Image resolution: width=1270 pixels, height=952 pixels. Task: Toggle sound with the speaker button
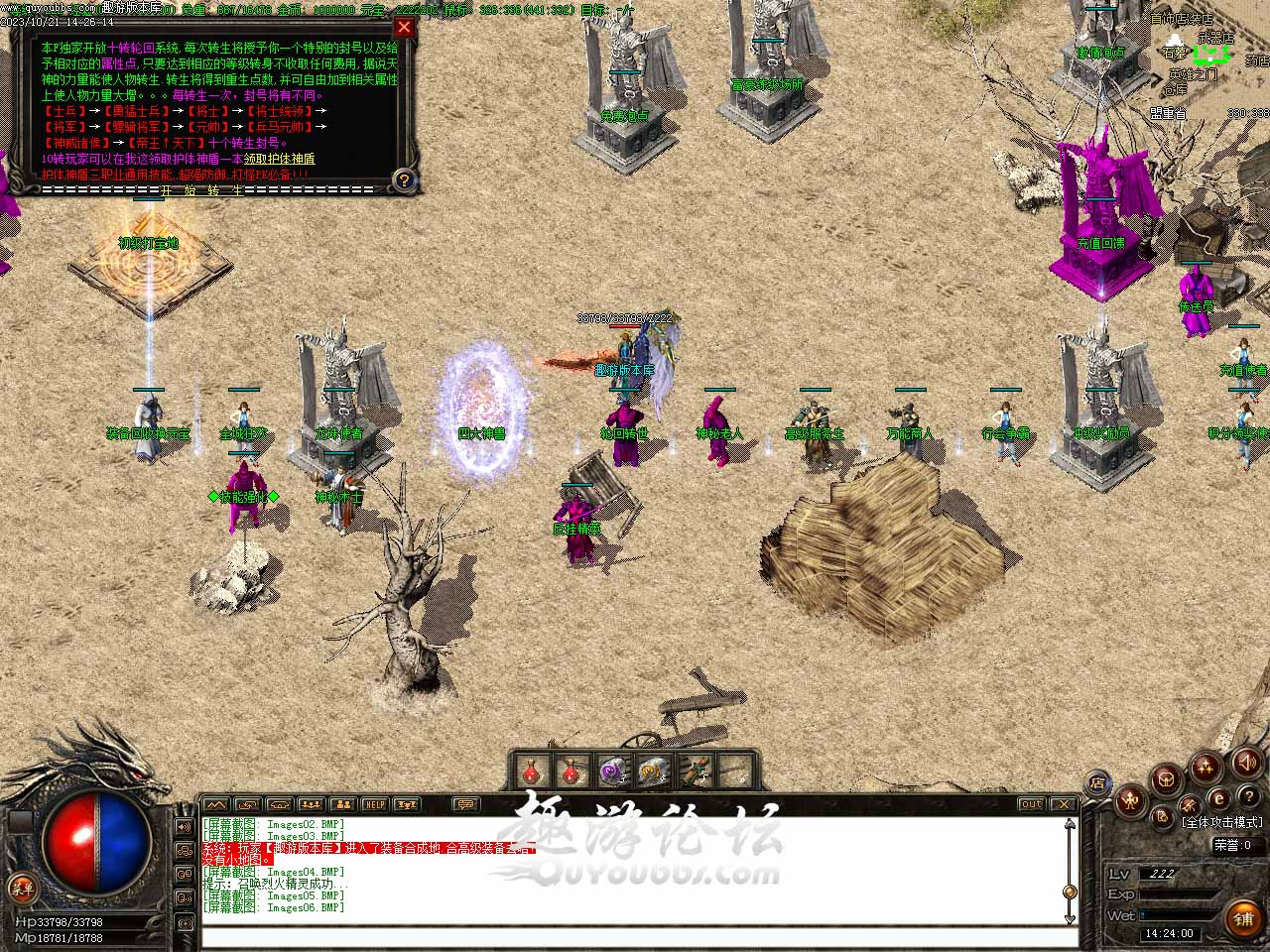point(1246,762)
